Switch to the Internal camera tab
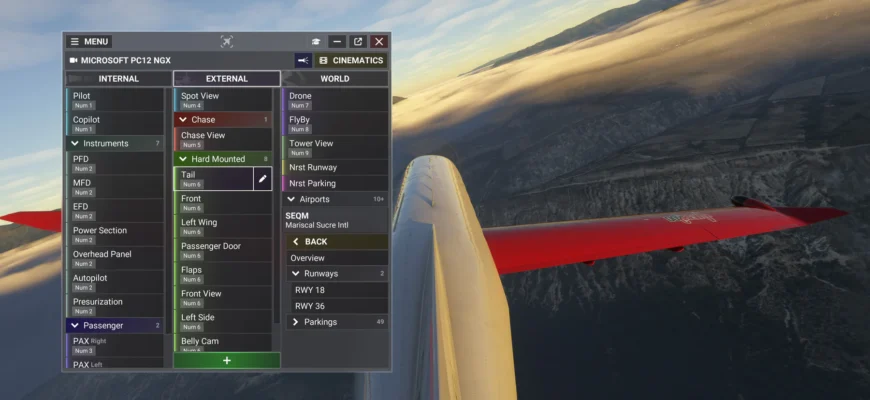870x400 pixels. pyautogui.click(x=119, y=78)
